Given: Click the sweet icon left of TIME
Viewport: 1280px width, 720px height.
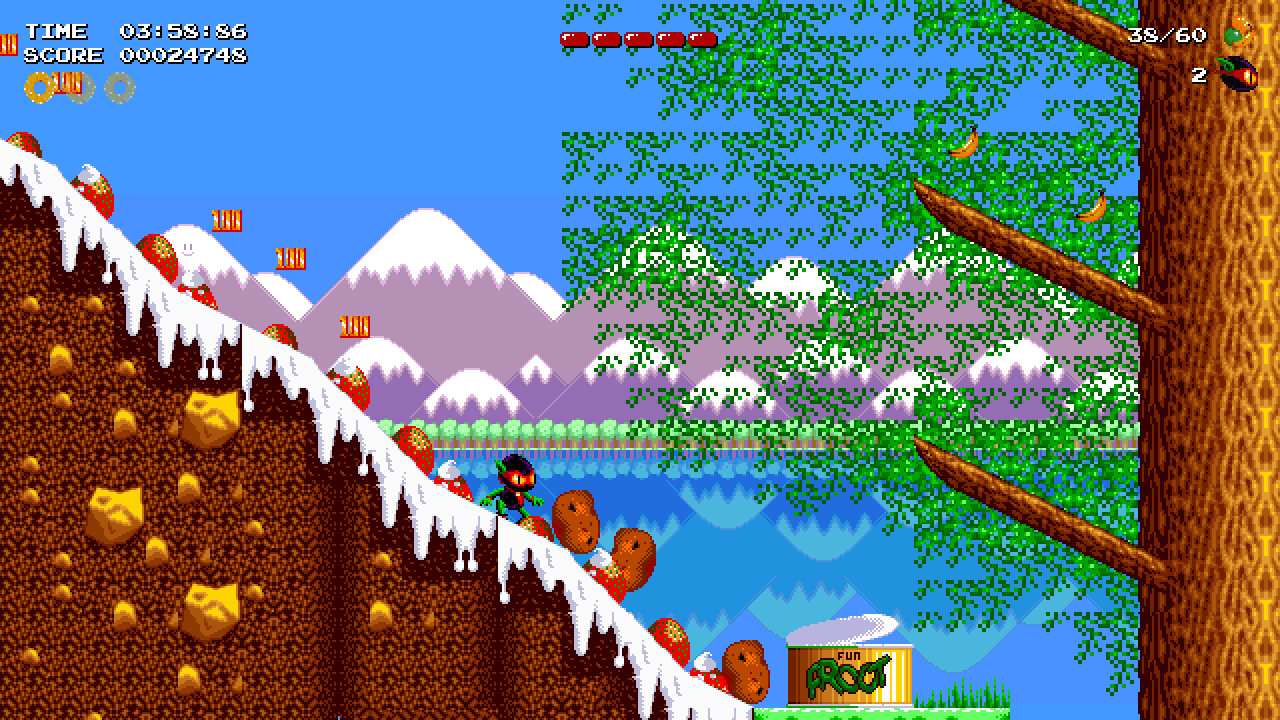Looking at the screenshot, I should click(x=10, y=44).
